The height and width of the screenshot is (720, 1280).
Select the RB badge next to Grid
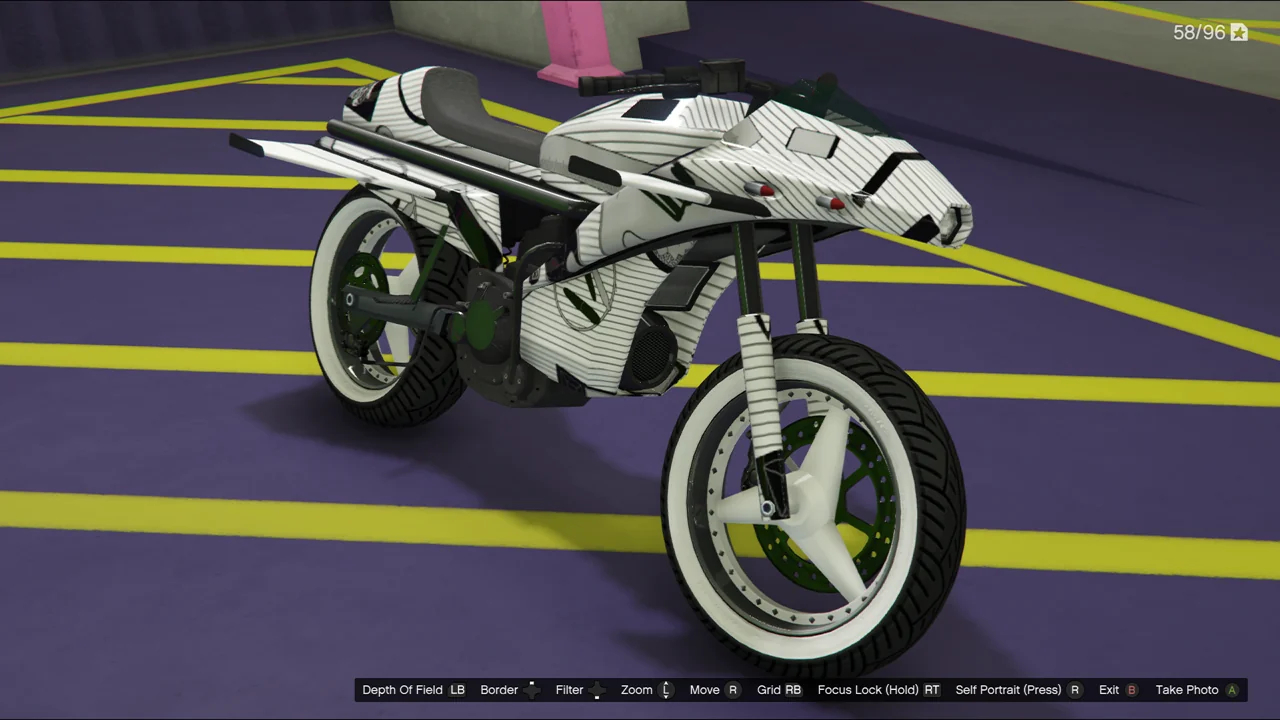click(x=795, y=690)
